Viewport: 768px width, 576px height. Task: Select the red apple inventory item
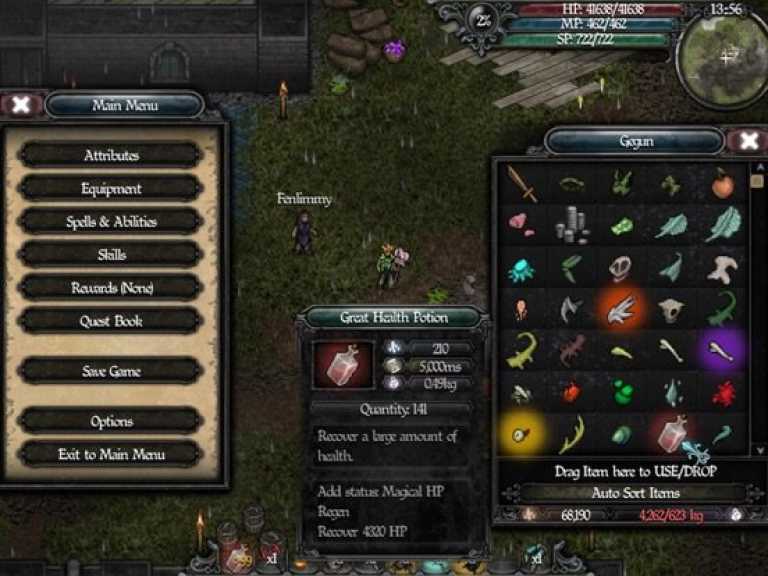click(x=722, y=183)
